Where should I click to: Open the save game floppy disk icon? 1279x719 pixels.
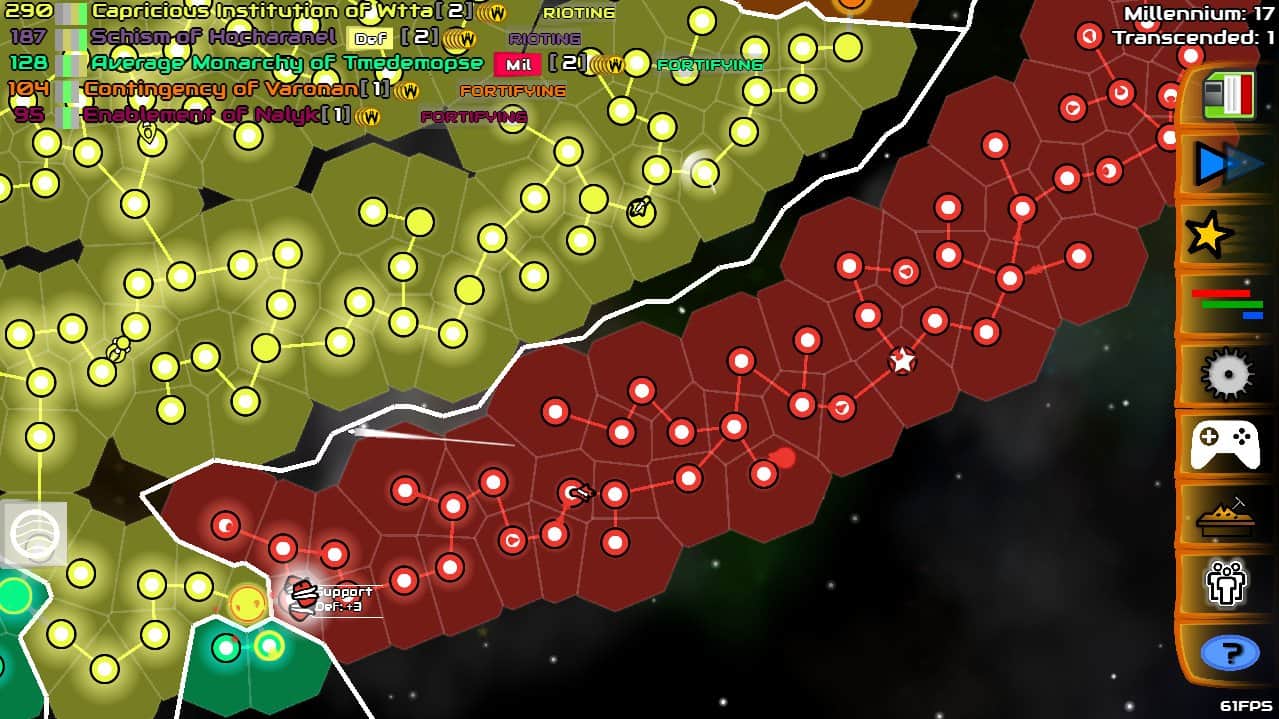1228,96
